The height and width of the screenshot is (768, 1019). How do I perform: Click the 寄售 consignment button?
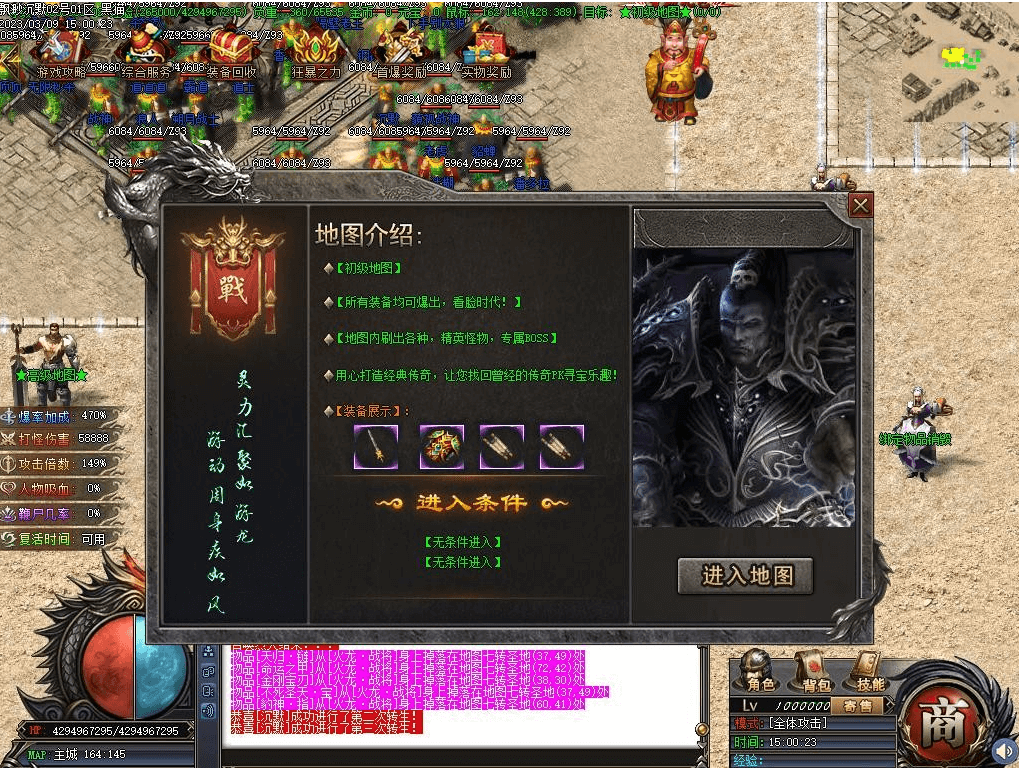coord(855,705)
